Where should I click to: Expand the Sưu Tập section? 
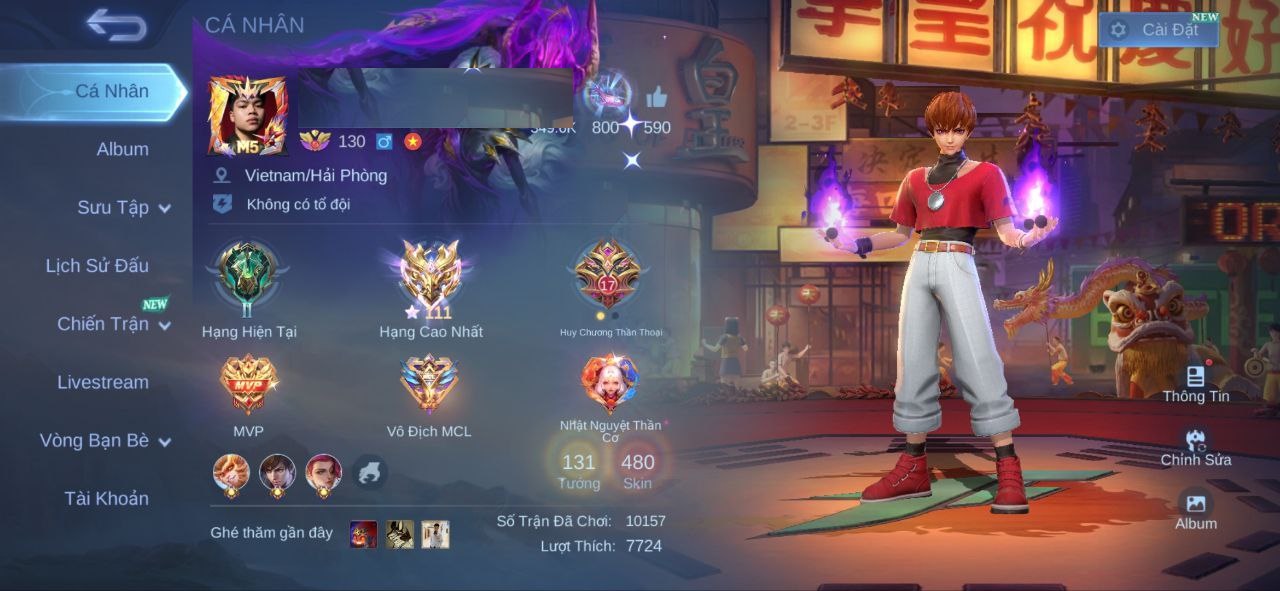tap(123, 207)
